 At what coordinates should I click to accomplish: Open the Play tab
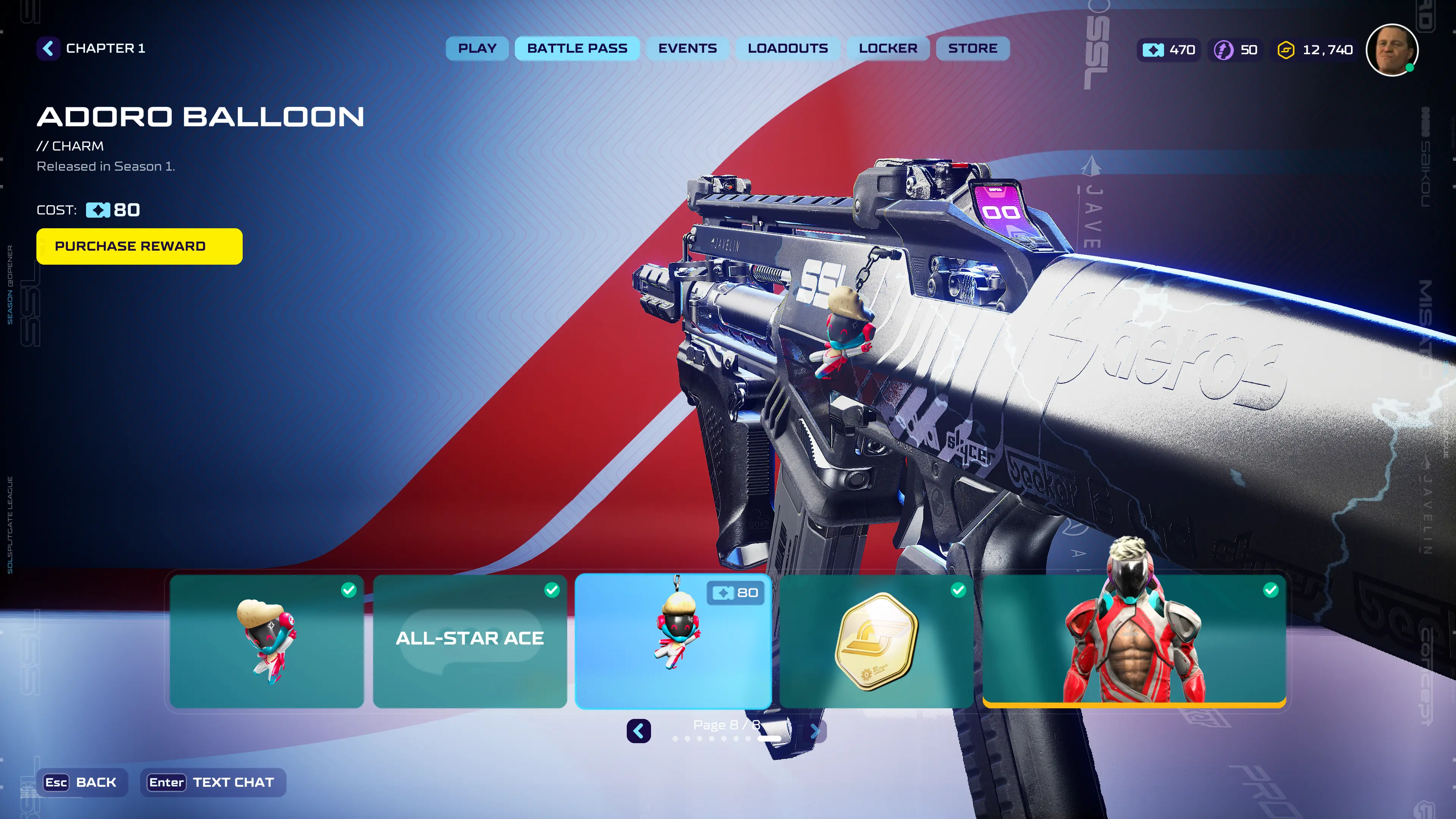pyautogui.click(x=477, y=49)
